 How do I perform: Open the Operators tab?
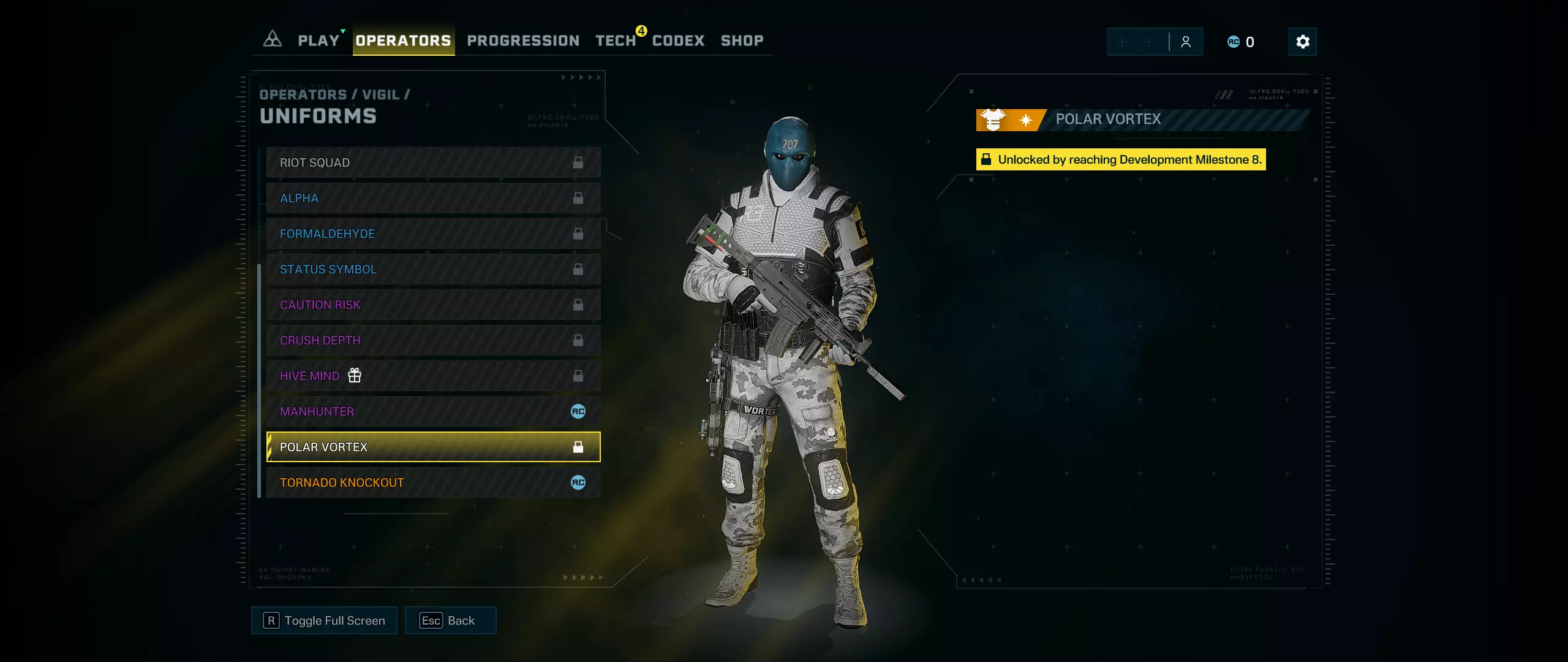coord(403,40)
